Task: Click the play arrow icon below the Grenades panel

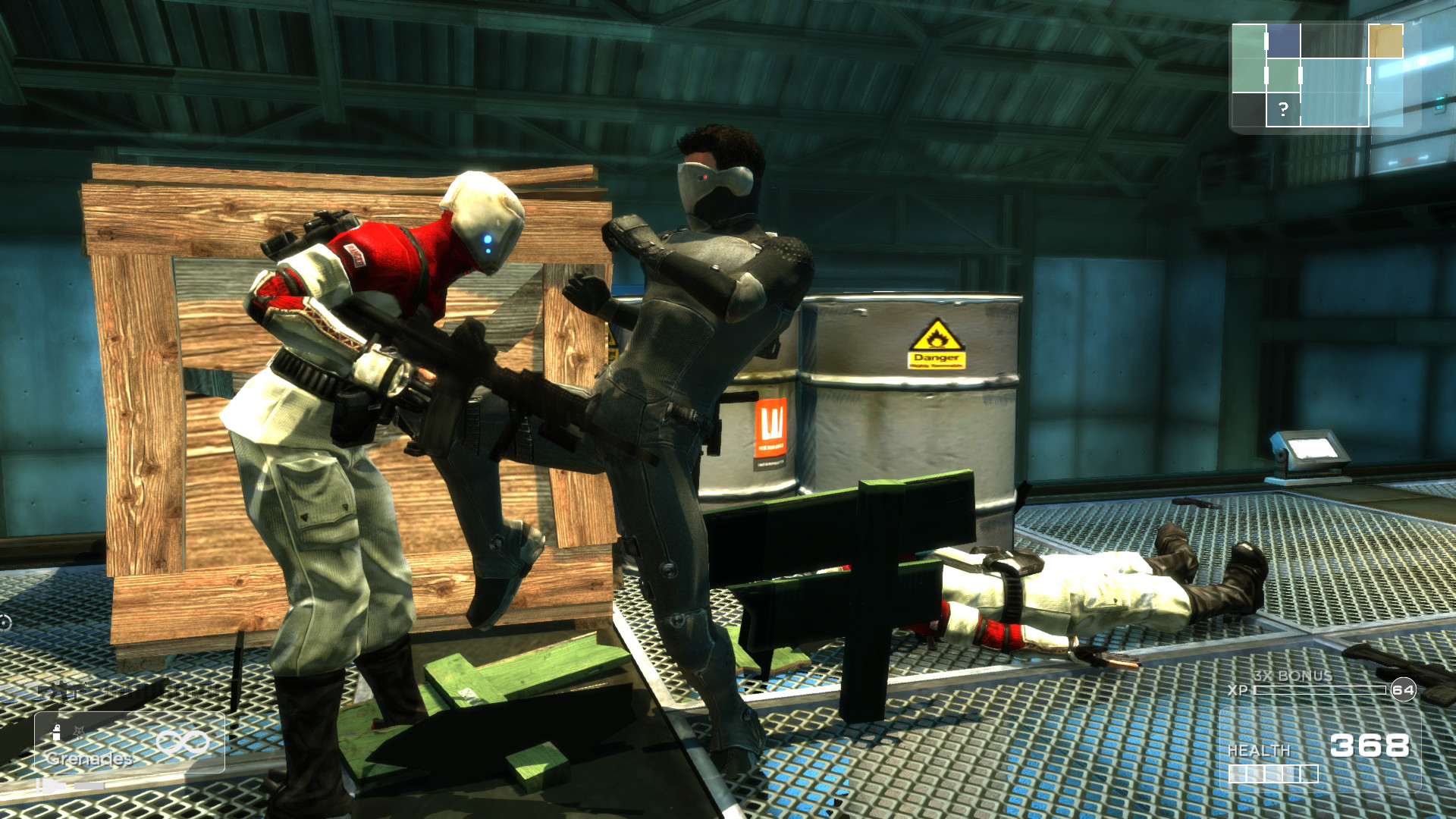Action: [x=52, y=786]
